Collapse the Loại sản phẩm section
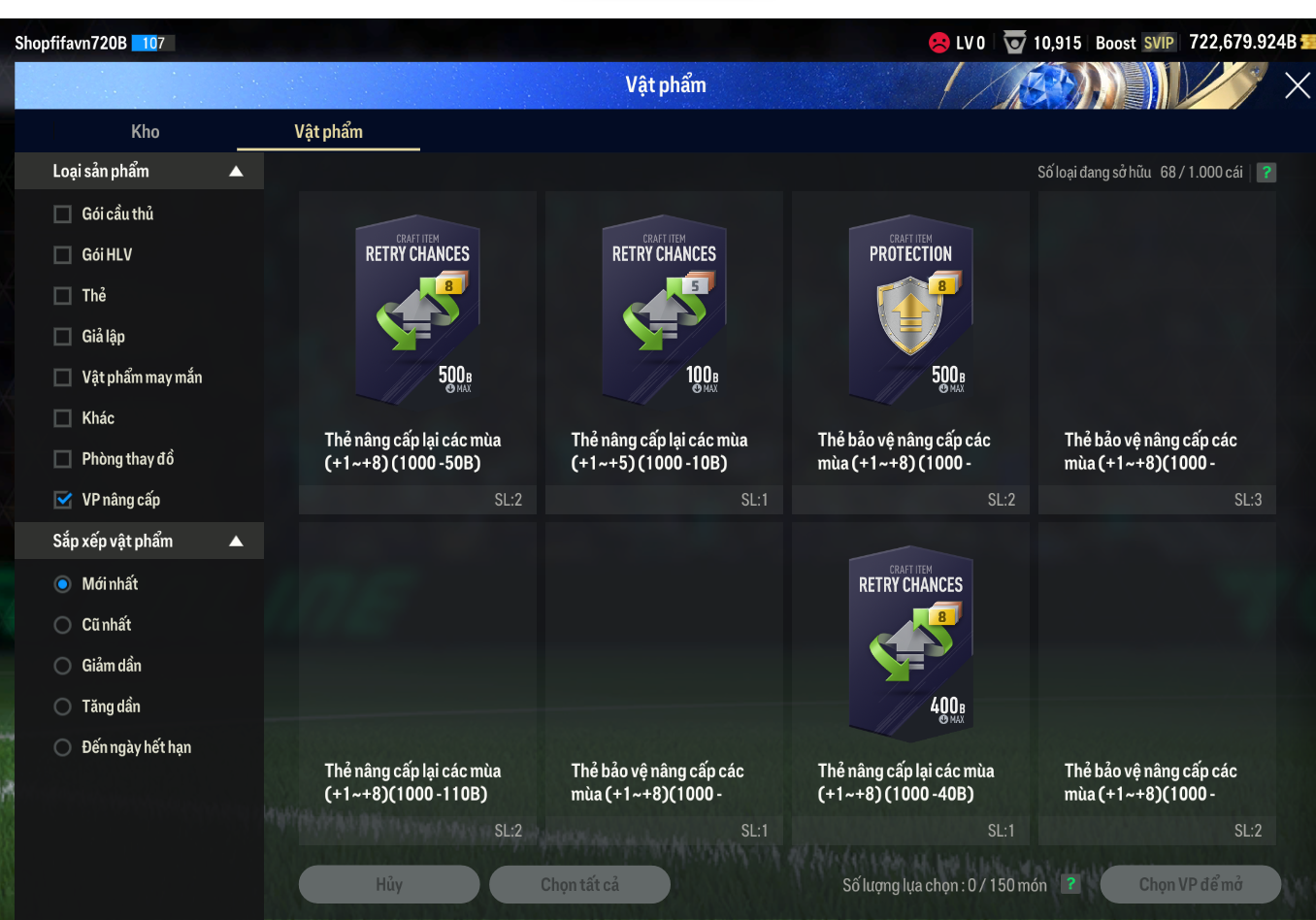This screenshot has width=1316, height=920. point(236,172)
